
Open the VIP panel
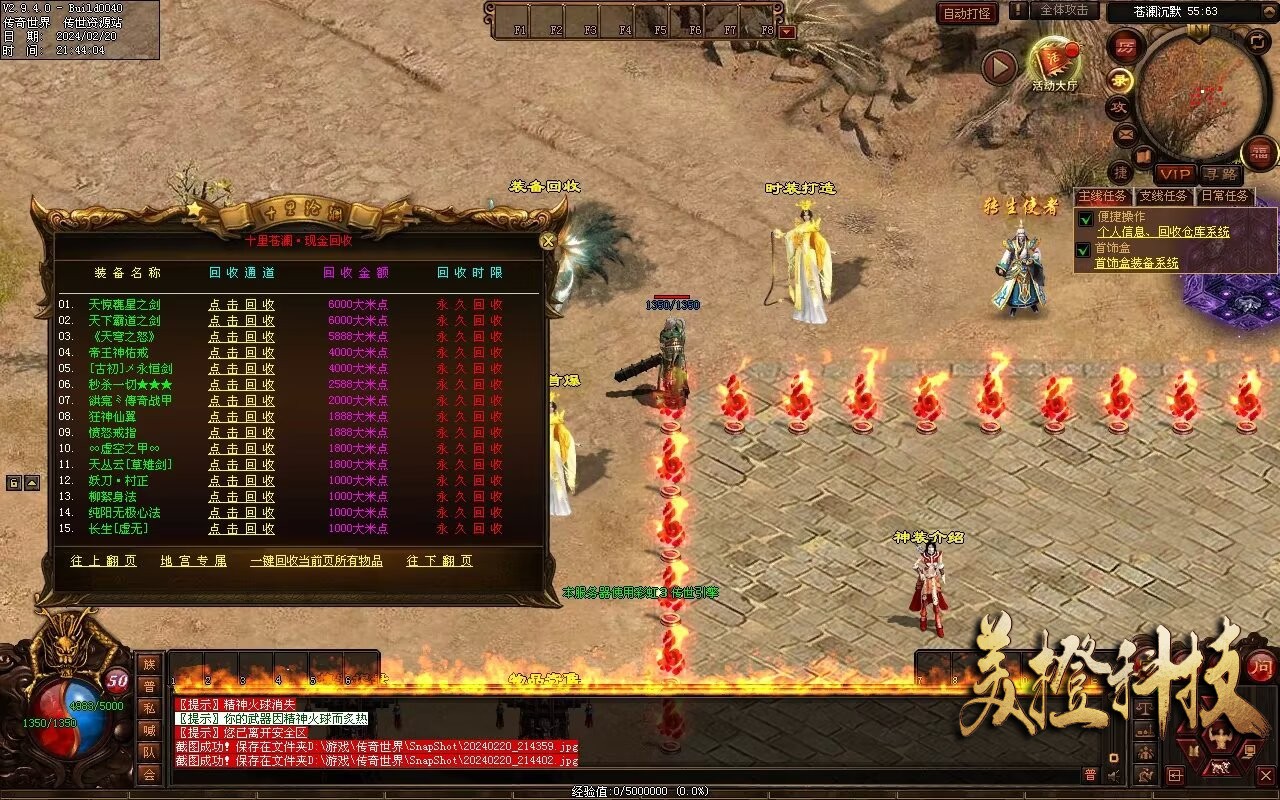click(x=1175, y=175)
